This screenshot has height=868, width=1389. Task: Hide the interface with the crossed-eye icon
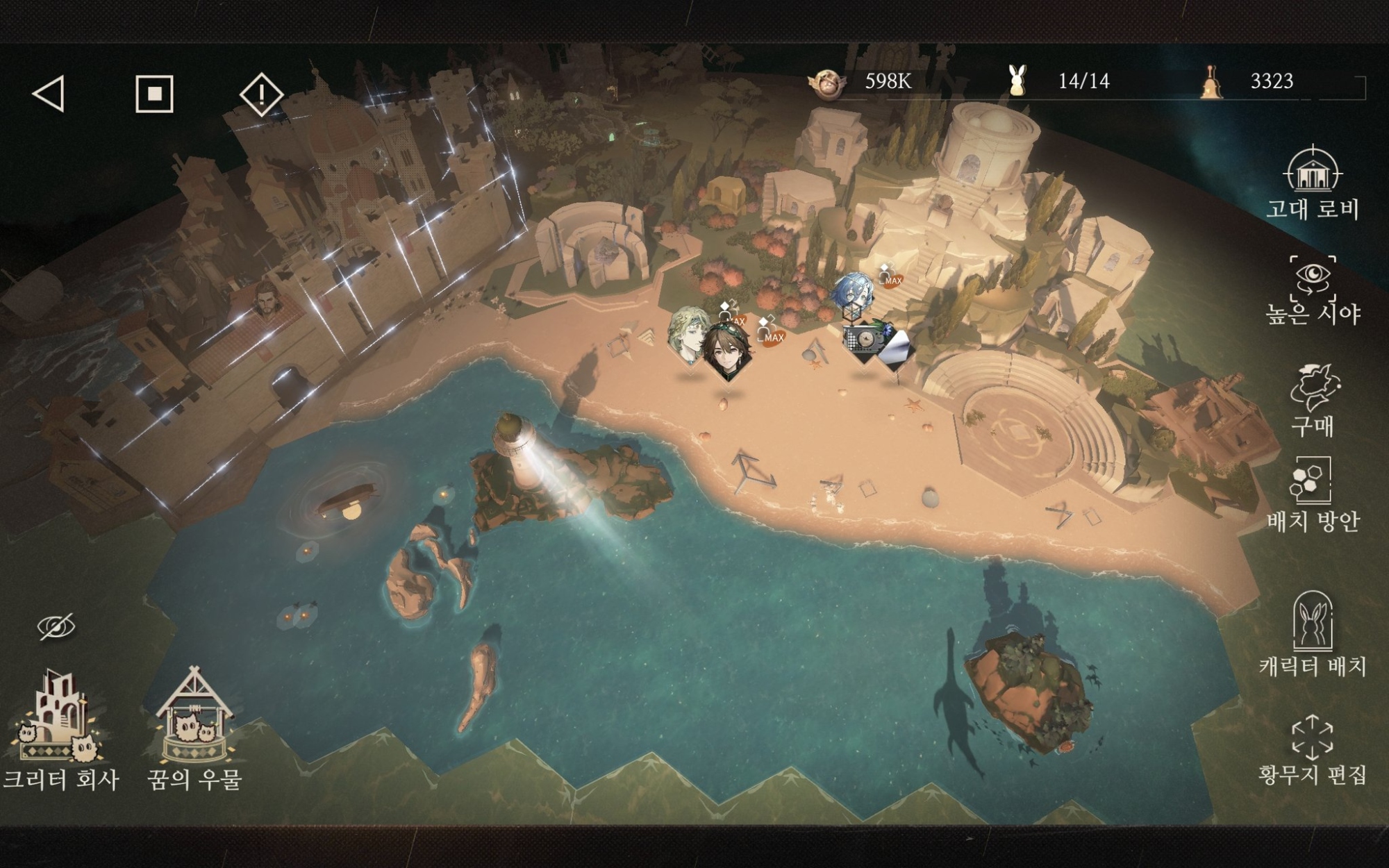coord(56,627)
